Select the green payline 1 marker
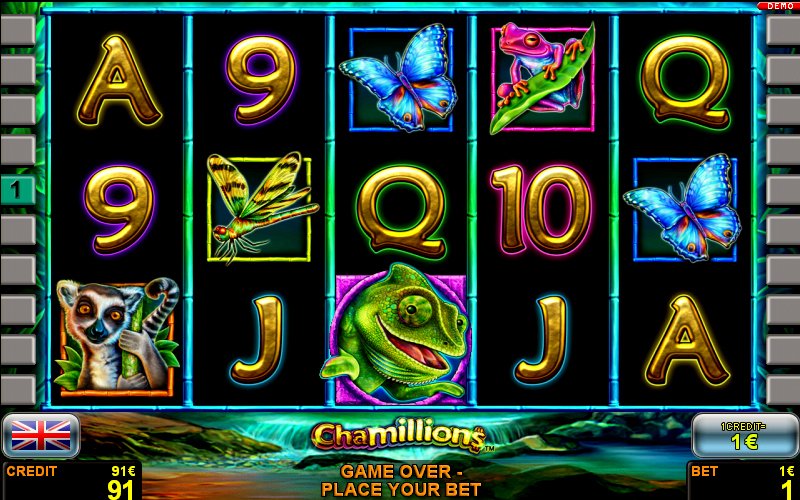 tap(17, 189)
